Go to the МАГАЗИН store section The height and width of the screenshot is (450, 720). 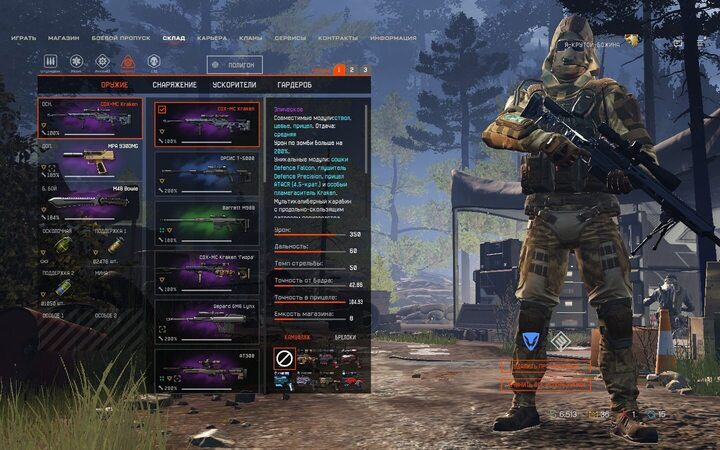(x=65, y=38)
